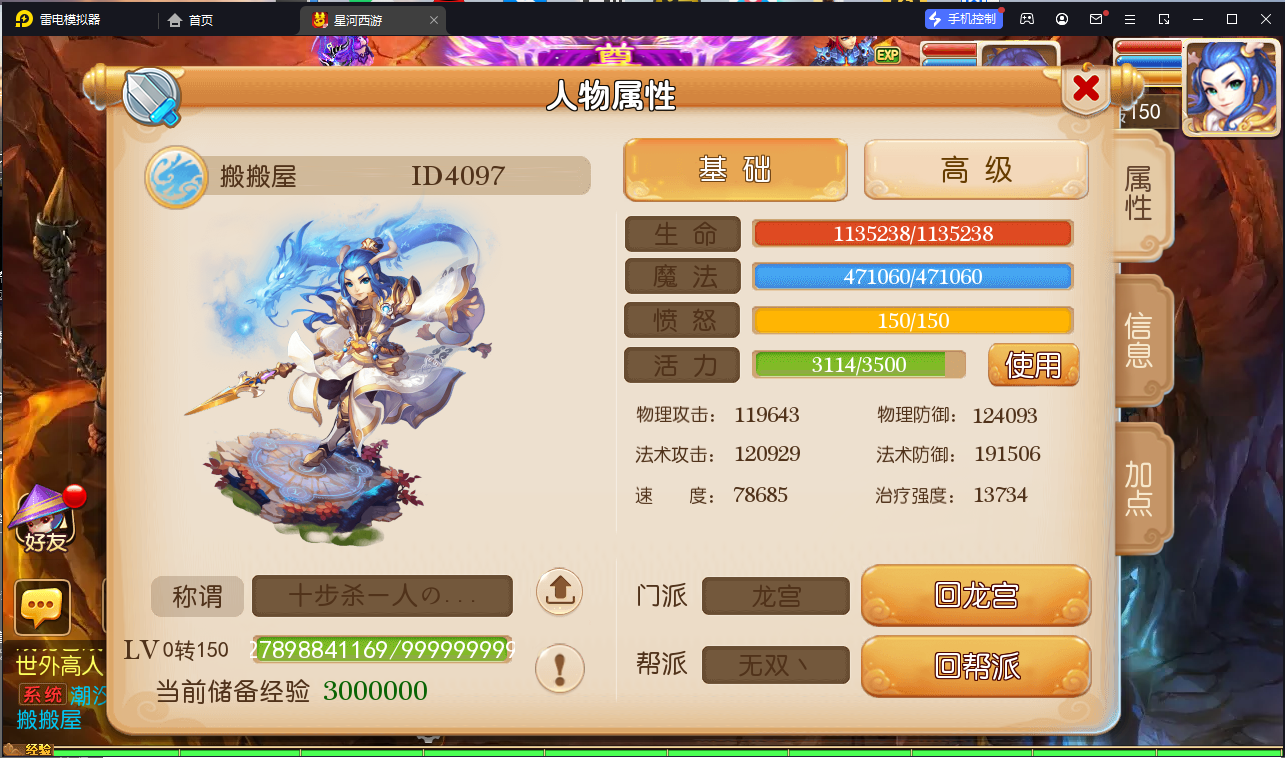
Task: Switch to the 高级 advanced tab
Action: (975, 170)
